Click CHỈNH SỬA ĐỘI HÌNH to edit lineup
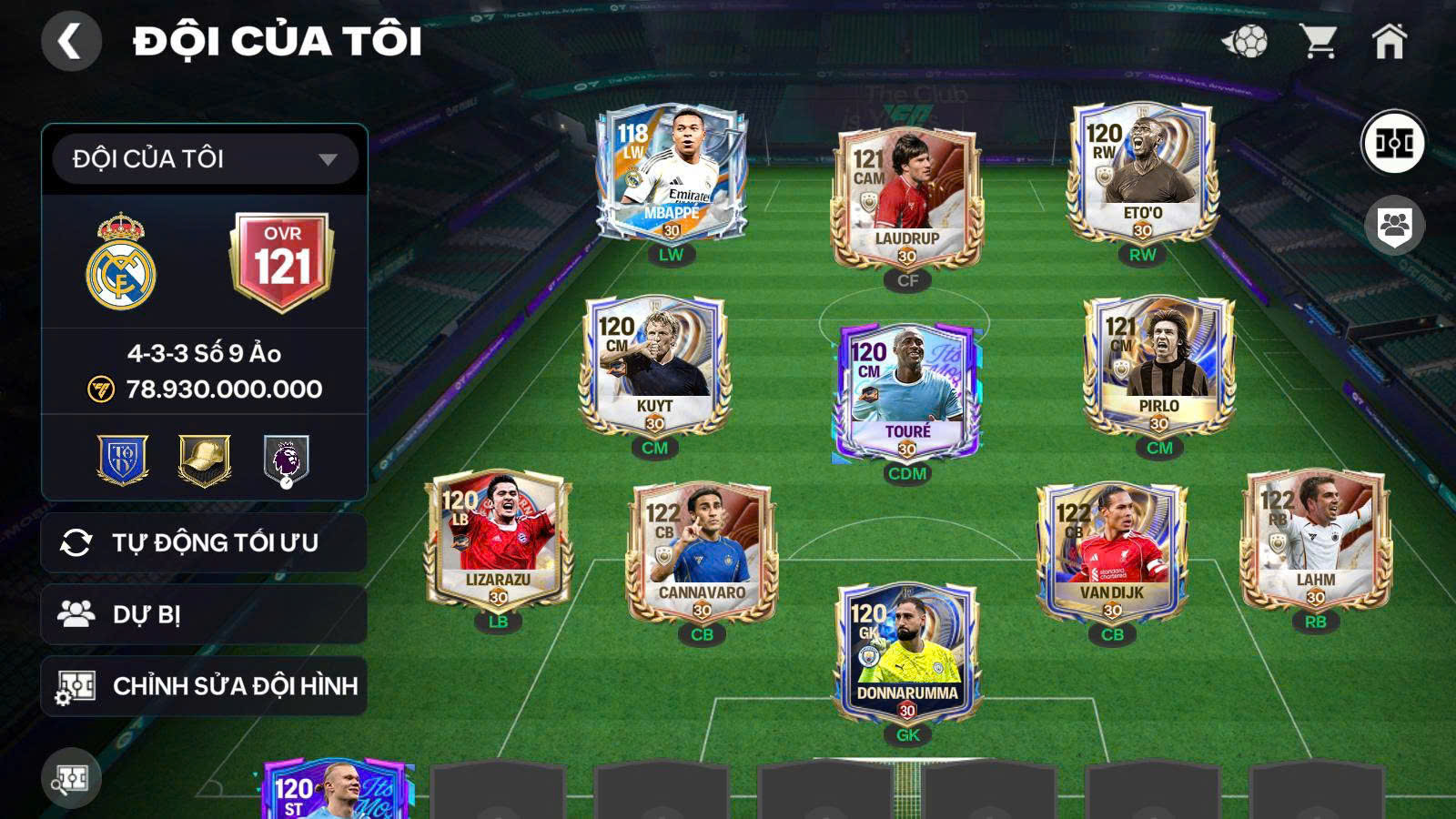Image resolution: width=1456 pixels, height=819 pixels. [202, 688]
